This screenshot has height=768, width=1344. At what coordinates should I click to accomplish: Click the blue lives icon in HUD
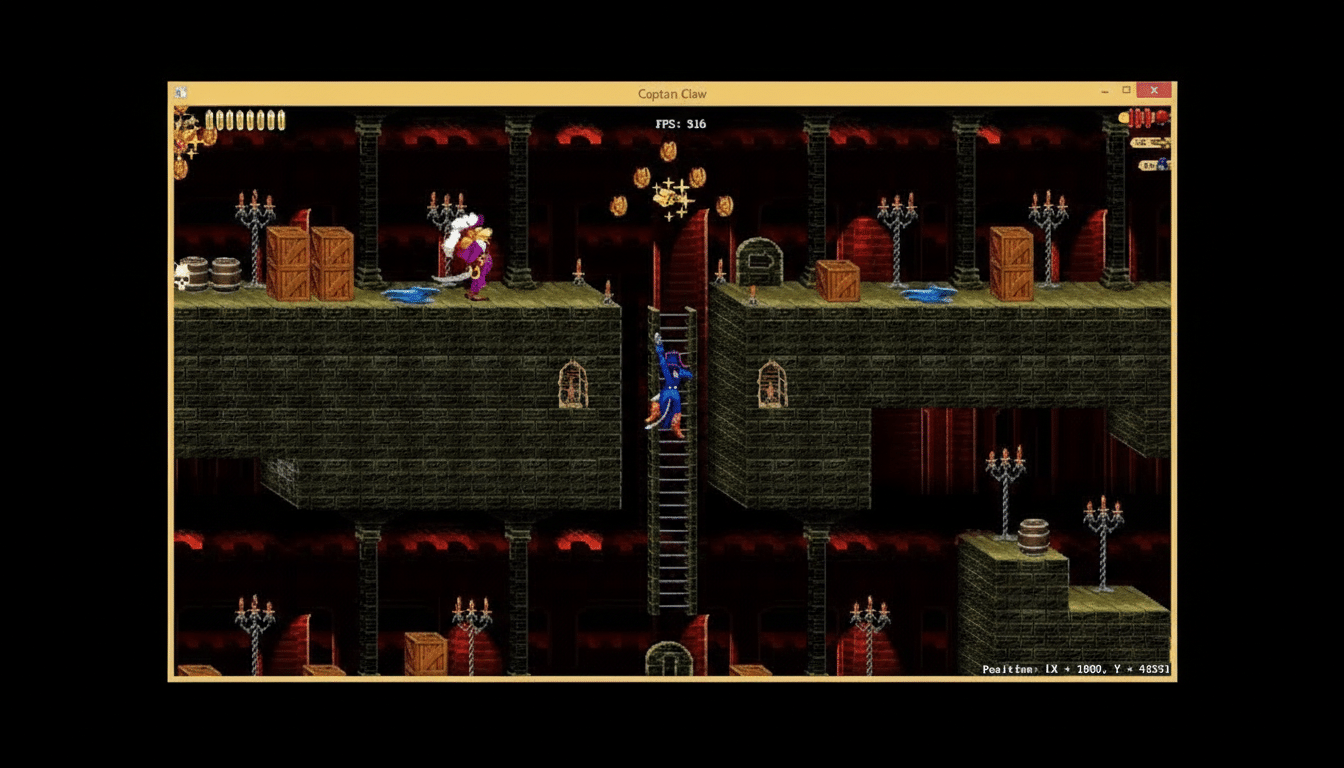tap(1163, 162)
